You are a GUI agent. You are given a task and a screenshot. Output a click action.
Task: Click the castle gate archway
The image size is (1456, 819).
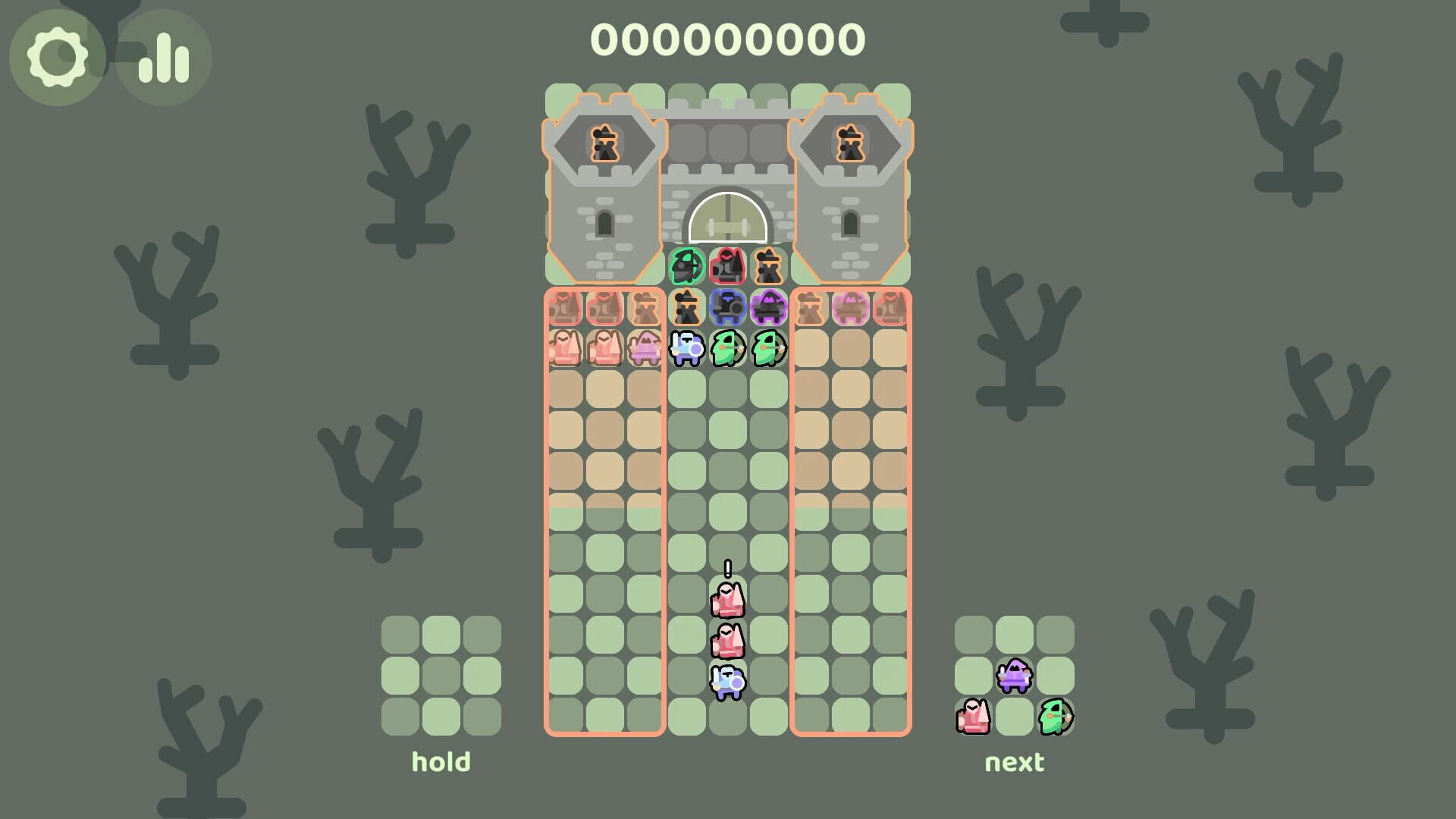[728, 216]
